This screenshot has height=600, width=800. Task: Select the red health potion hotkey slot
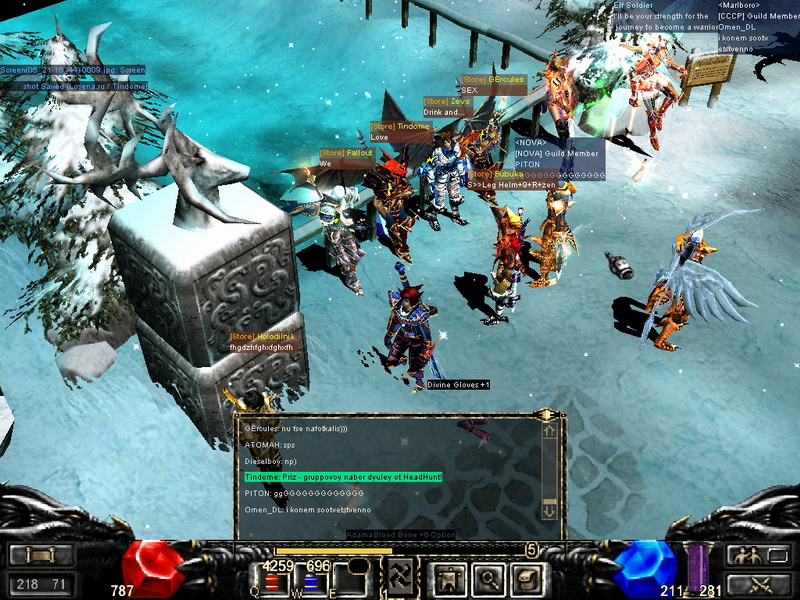[x=271, y=582]
